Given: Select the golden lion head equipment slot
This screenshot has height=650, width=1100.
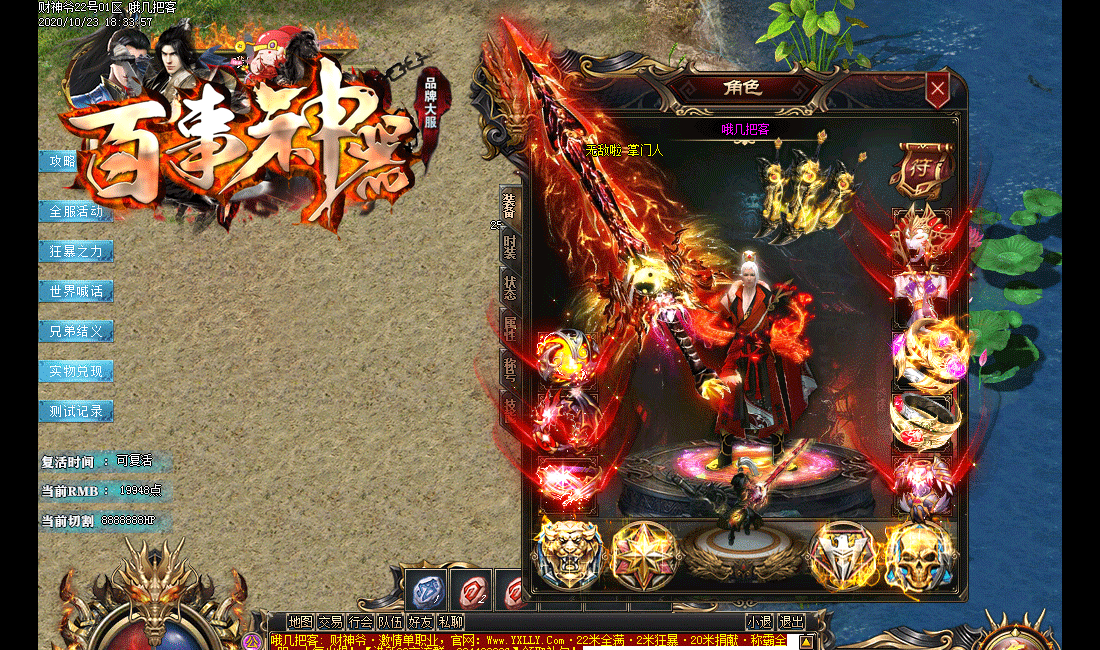Looking at the screenshot, I should (568, 553).
